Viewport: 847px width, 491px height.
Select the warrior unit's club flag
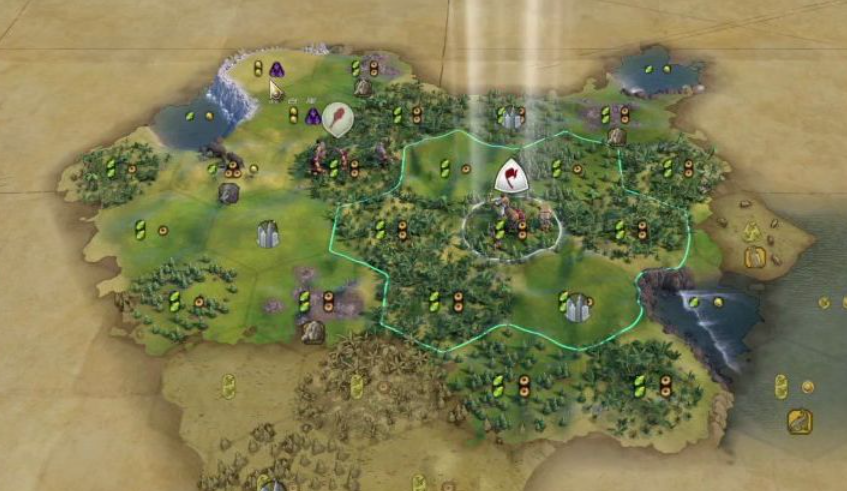[x=337, y=118]
